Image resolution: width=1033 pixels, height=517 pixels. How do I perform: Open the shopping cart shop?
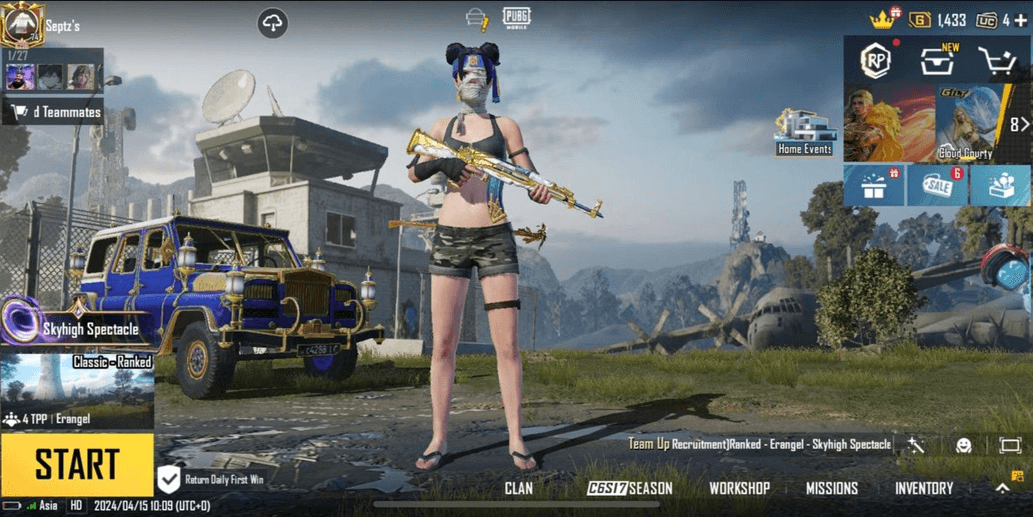(998, 62)
